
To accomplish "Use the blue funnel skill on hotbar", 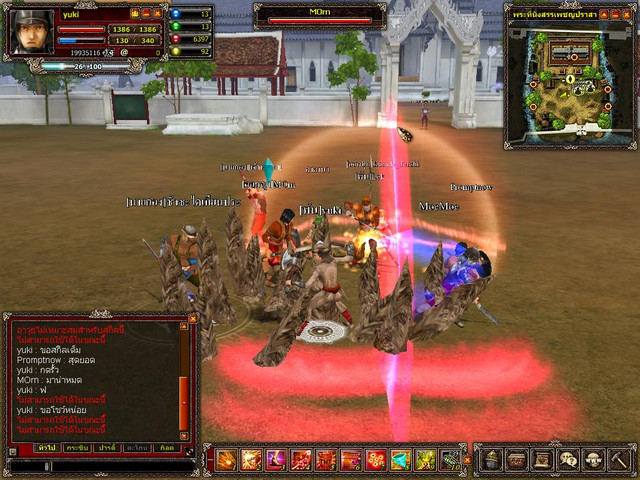I will click(x=401, y=460).
